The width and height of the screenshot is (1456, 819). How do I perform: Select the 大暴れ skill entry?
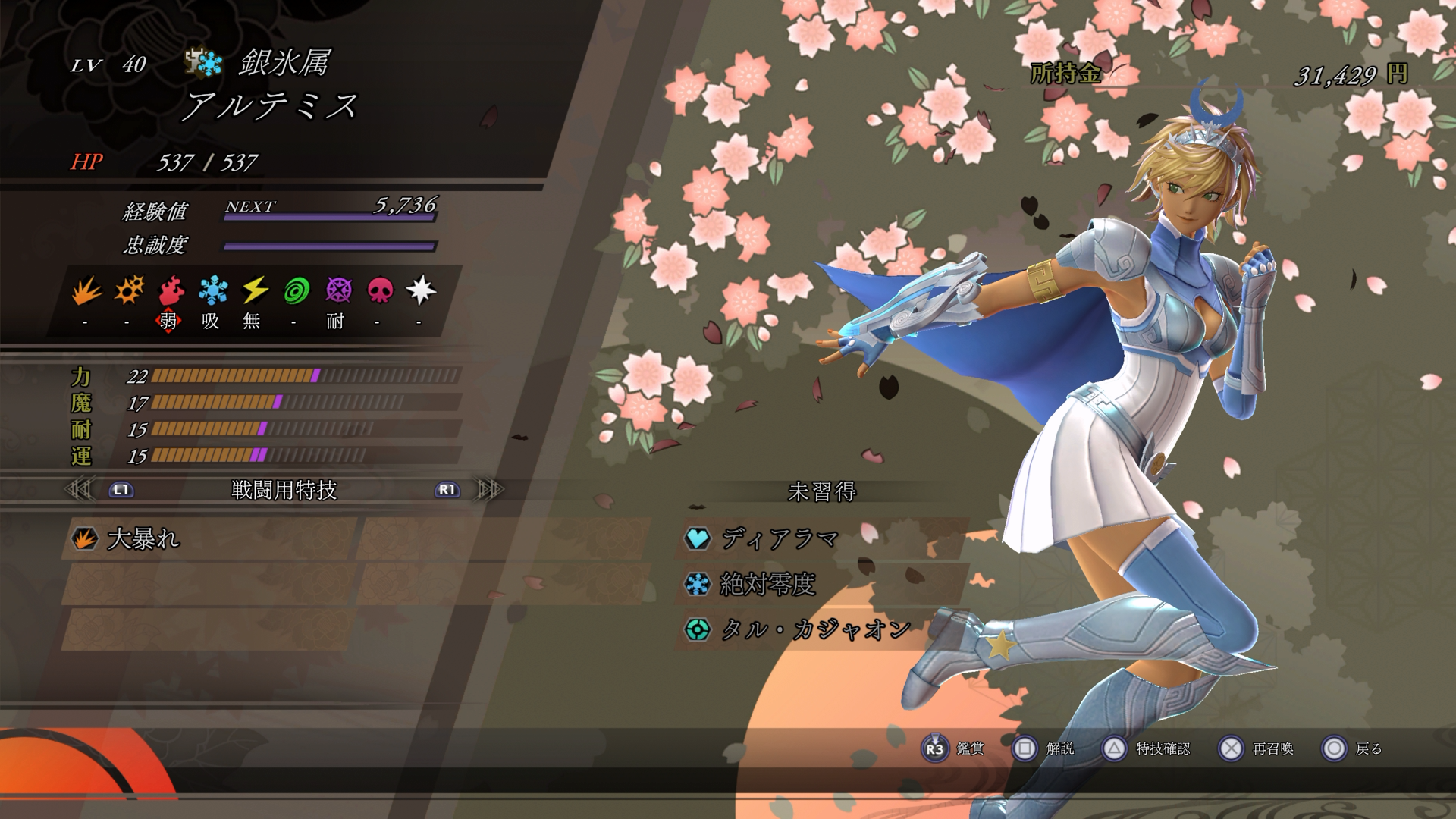click(x=144, y=539)
